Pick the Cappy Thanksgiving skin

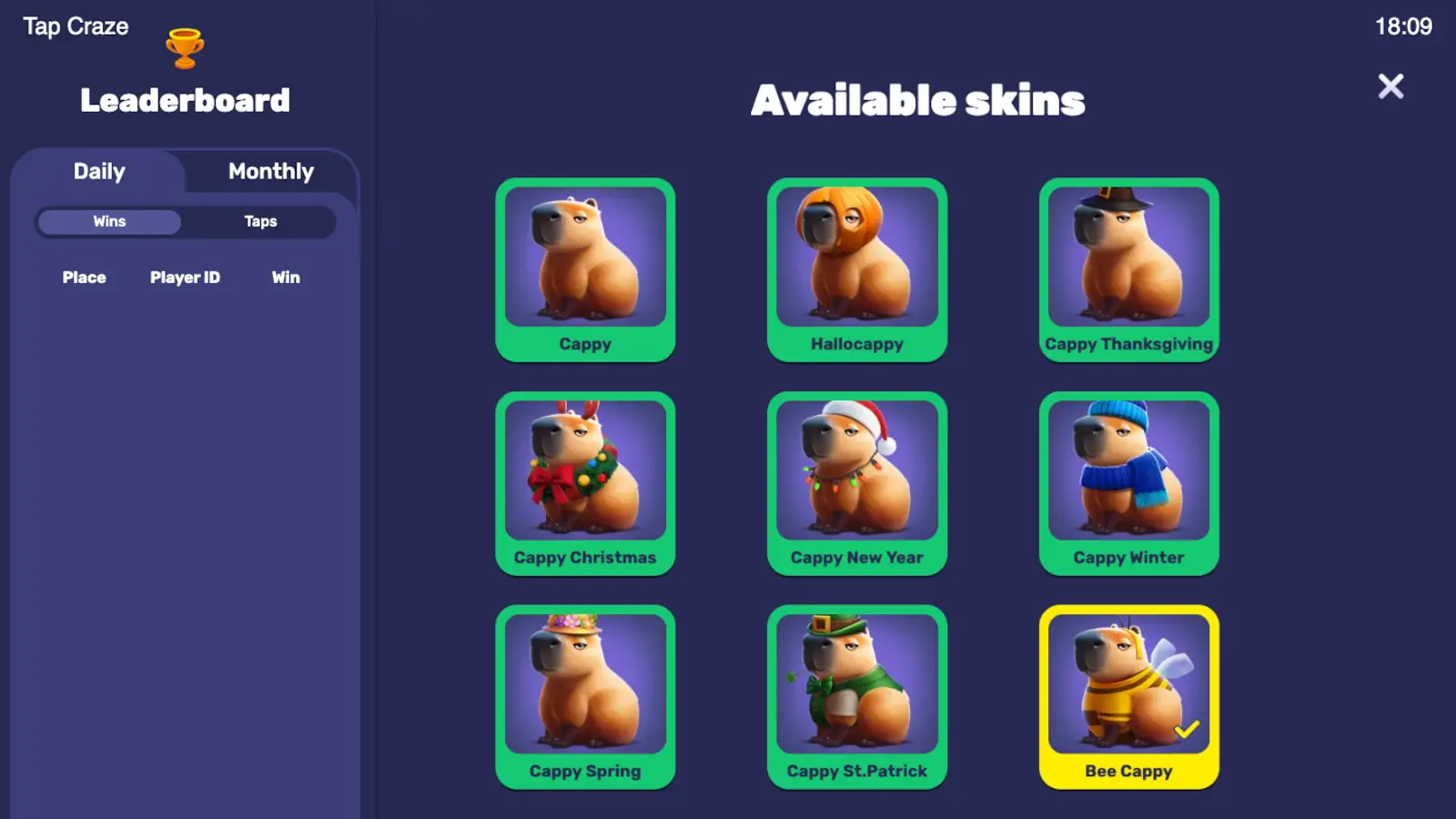(1128, 269)
